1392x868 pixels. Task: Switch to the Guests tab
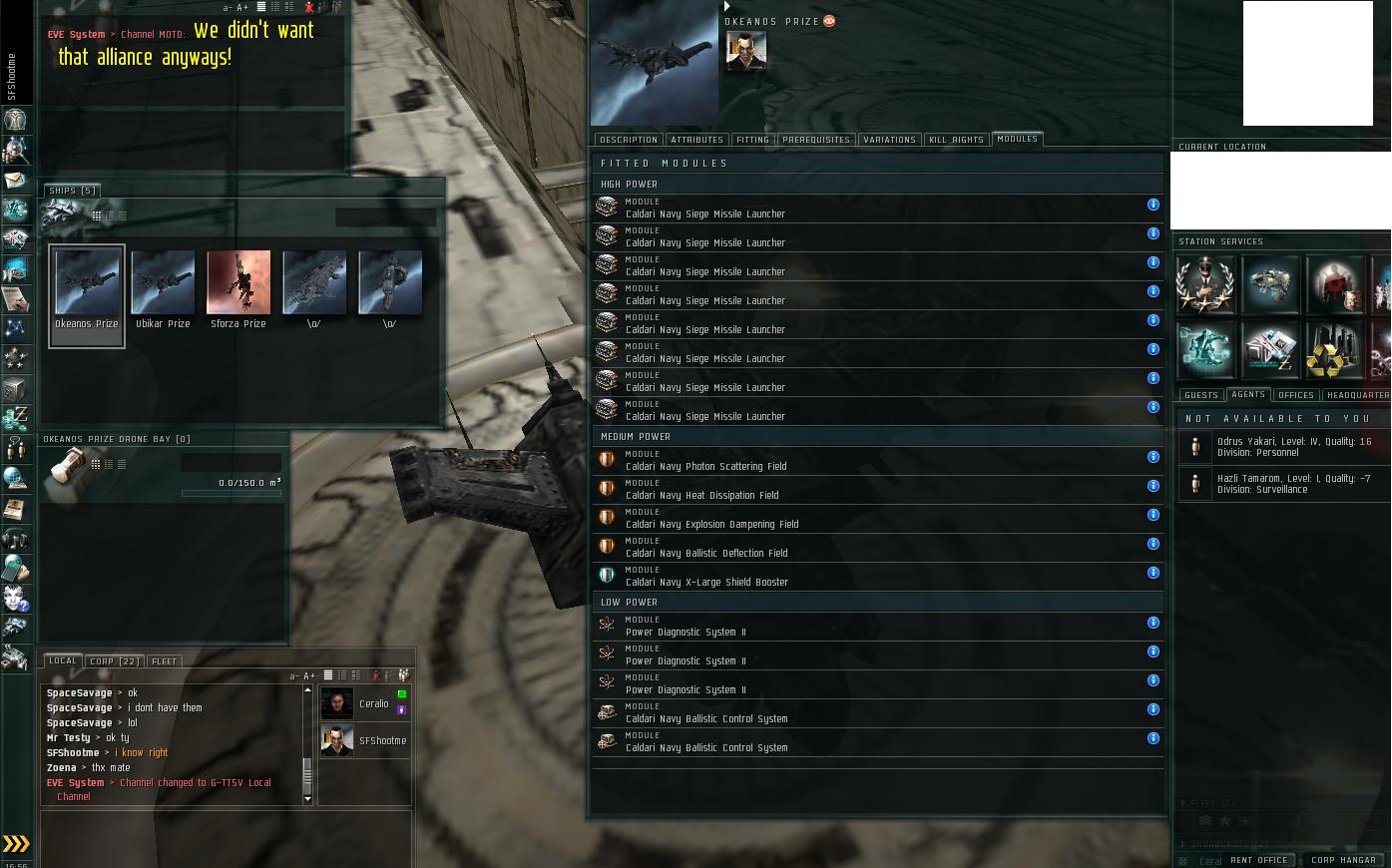(x=1200, y=395)
